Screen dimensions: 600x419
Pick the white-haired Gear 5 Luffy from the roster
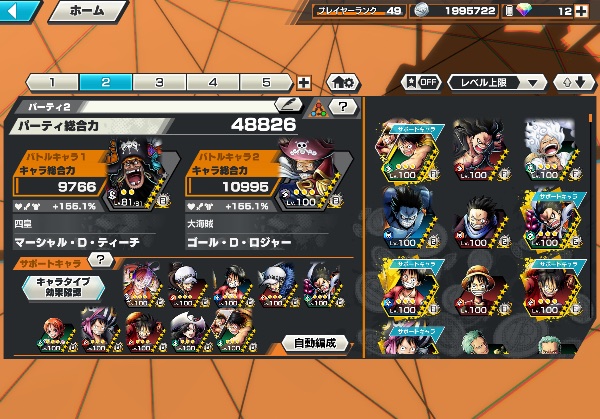click(550, 146)
